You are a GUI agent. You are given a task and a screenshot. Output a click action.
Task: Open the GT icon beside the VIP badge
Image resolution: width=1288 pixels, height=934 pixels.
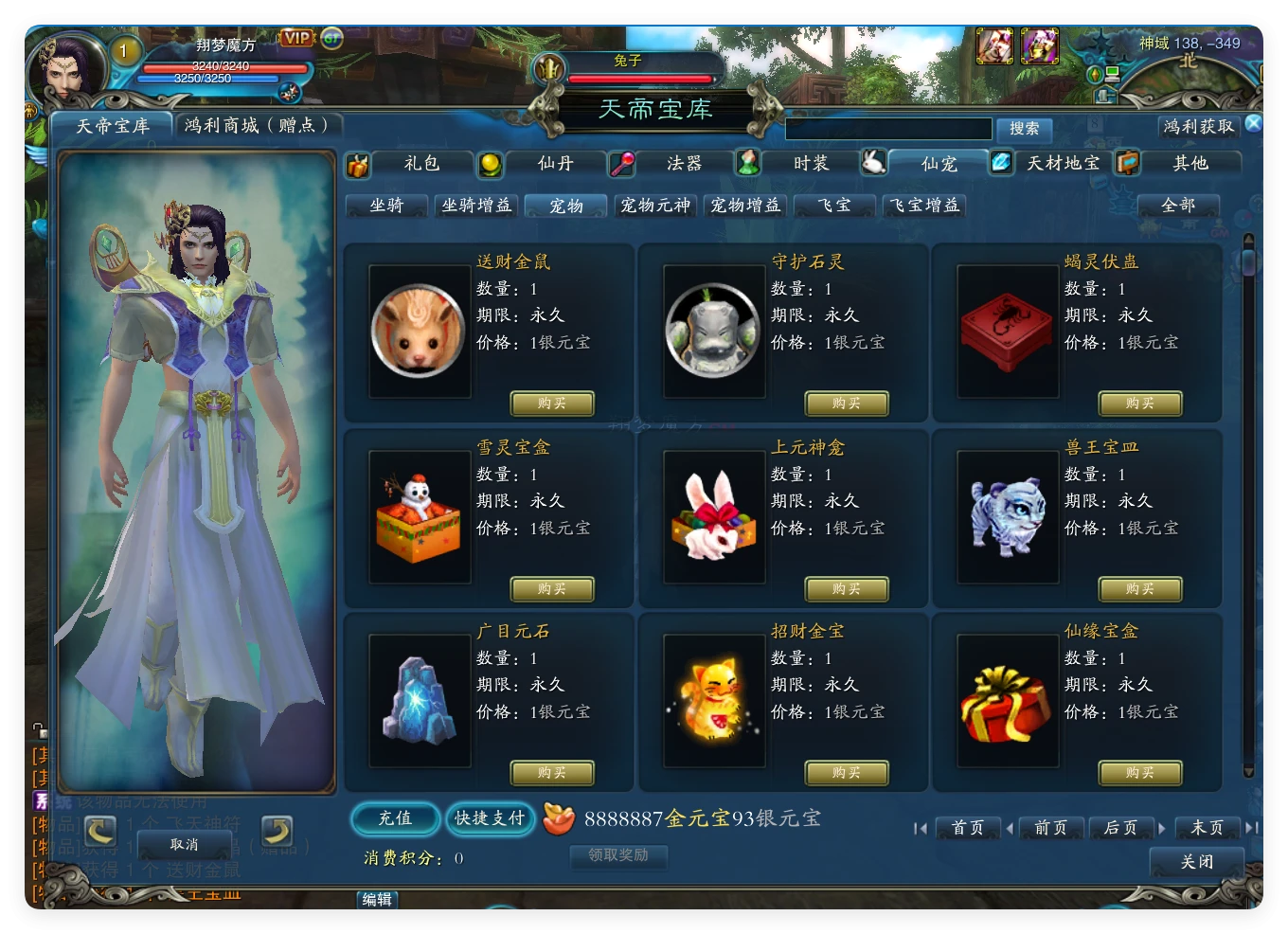(x=331, y=38)
